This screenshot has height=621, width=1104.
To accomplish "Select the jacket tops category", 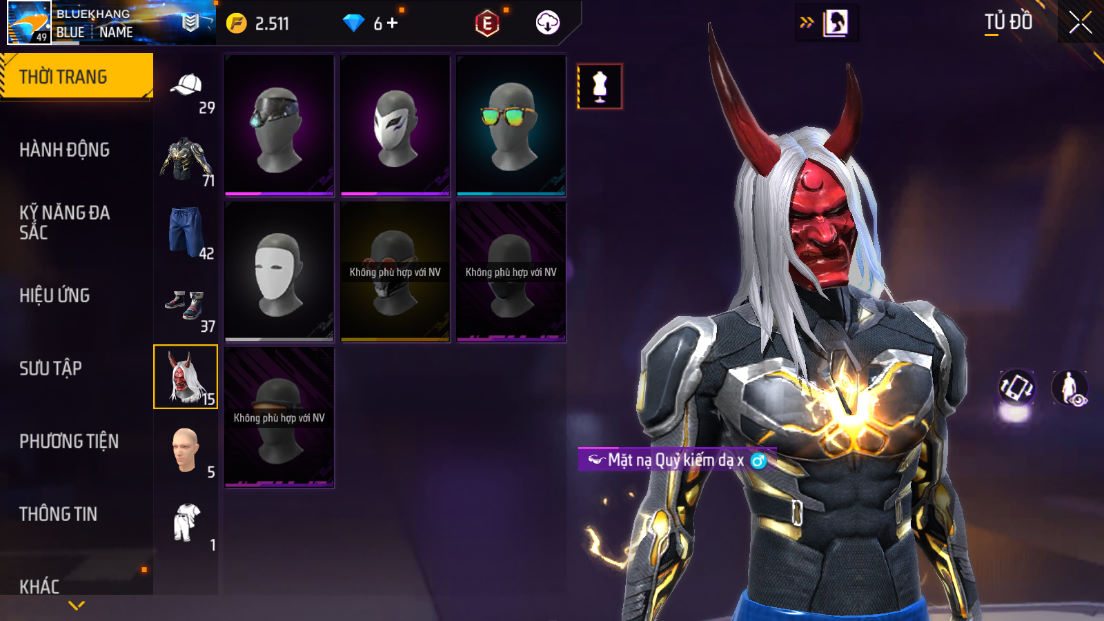I will click(186, 159).
